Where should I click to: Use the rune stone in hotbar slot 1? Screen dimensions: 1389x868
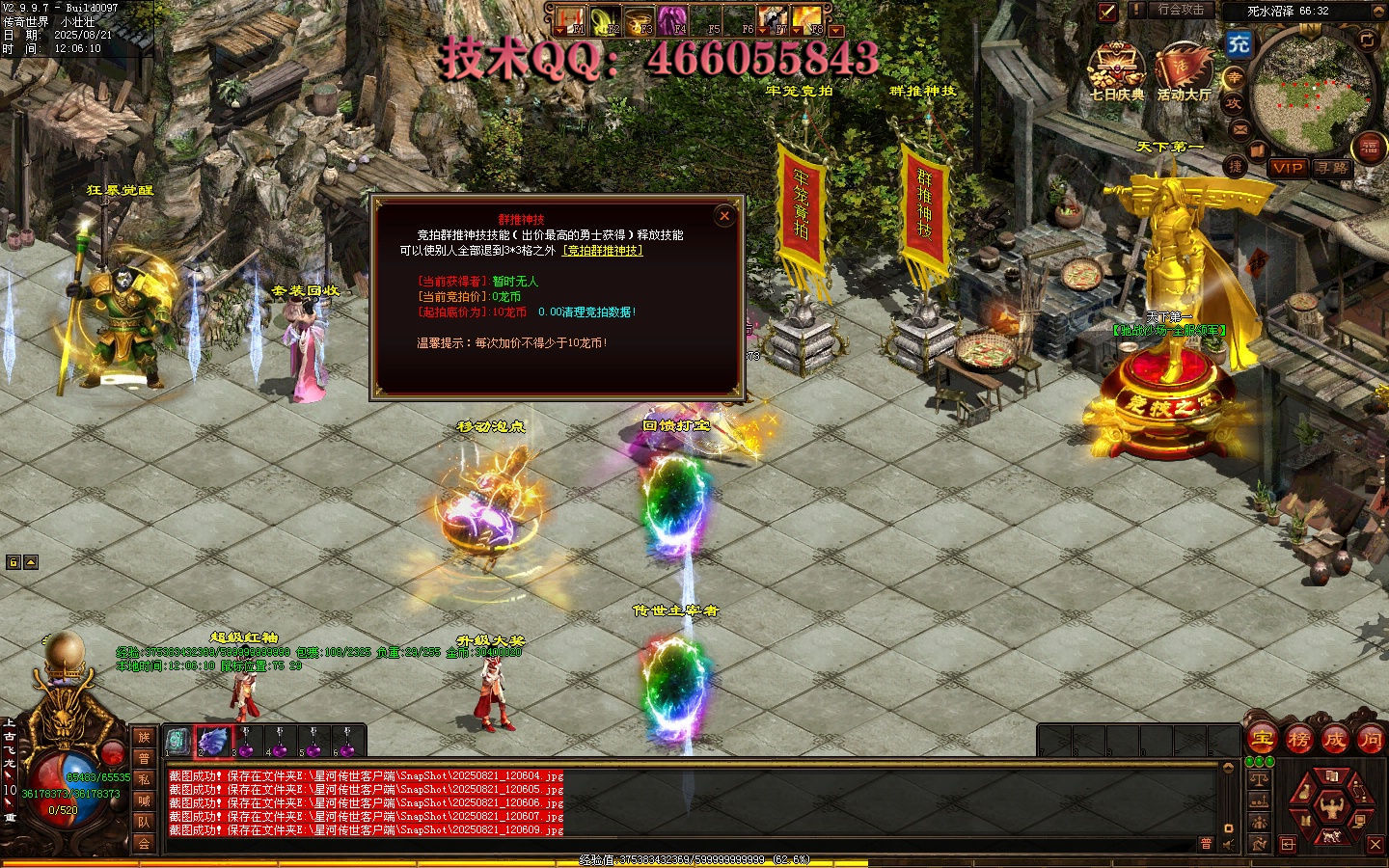[x=177, y=741]
